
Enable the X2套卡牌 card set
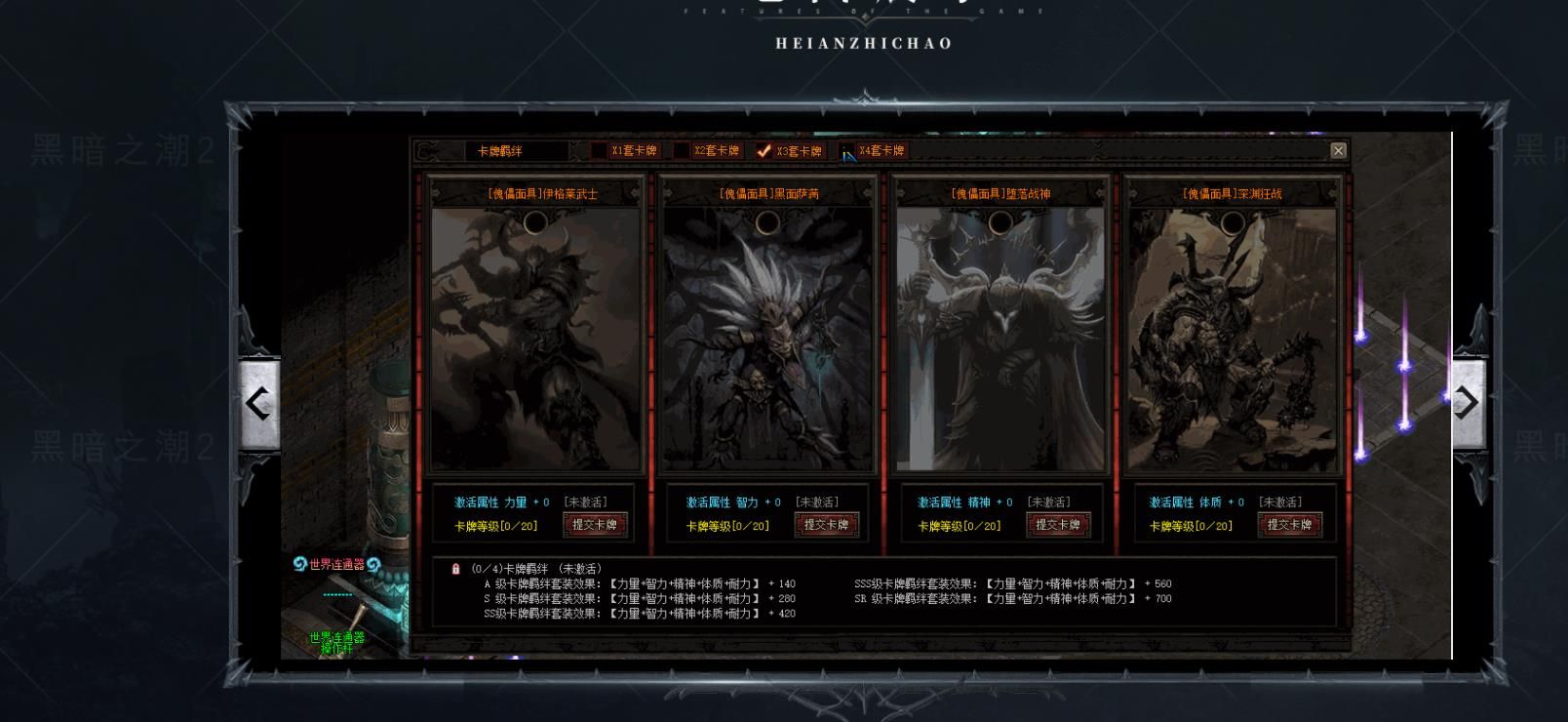pyautogui.click(x=682, y=151)
